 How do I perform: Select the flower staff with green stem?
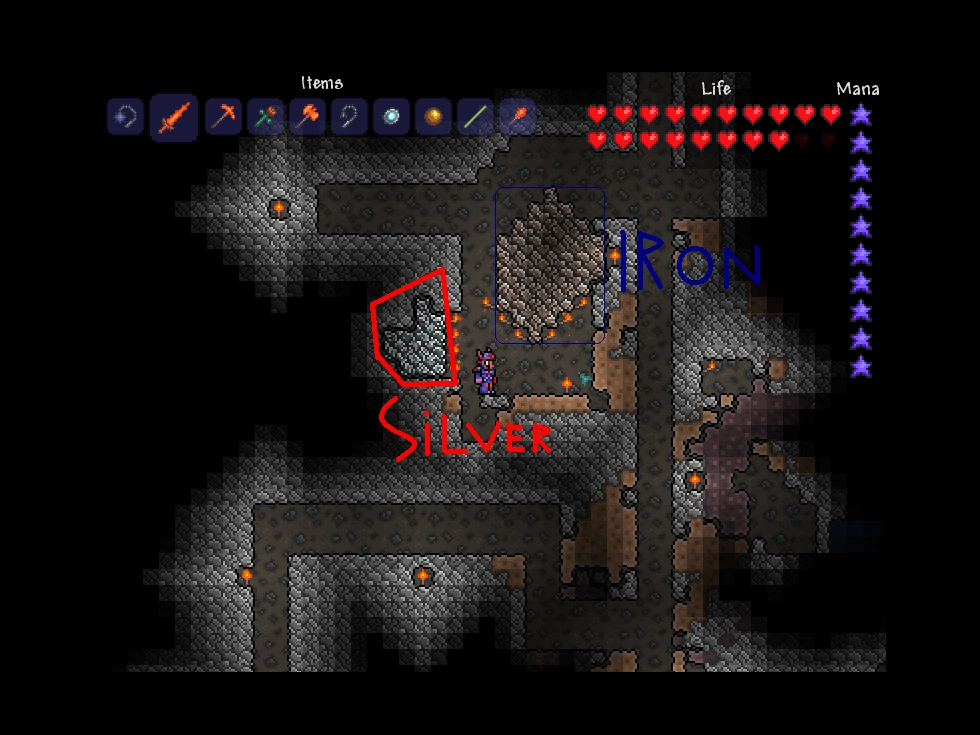coord(265,117)
